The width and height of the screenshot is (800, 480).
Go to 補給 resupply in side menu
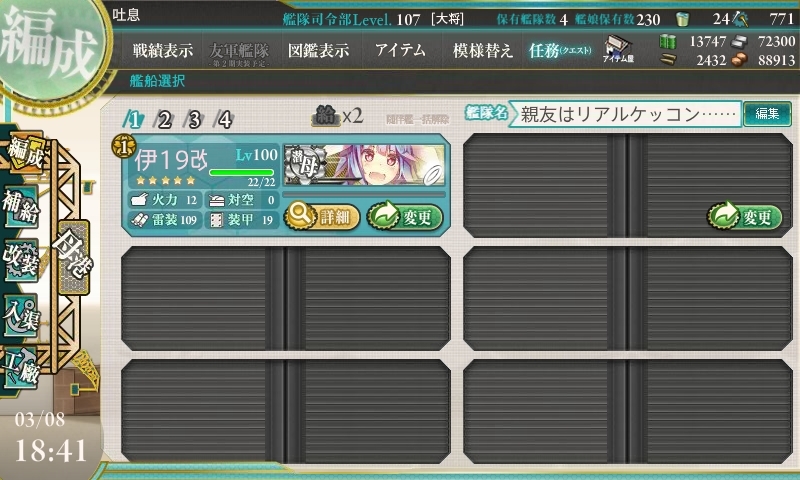click(x=22, y=202)
